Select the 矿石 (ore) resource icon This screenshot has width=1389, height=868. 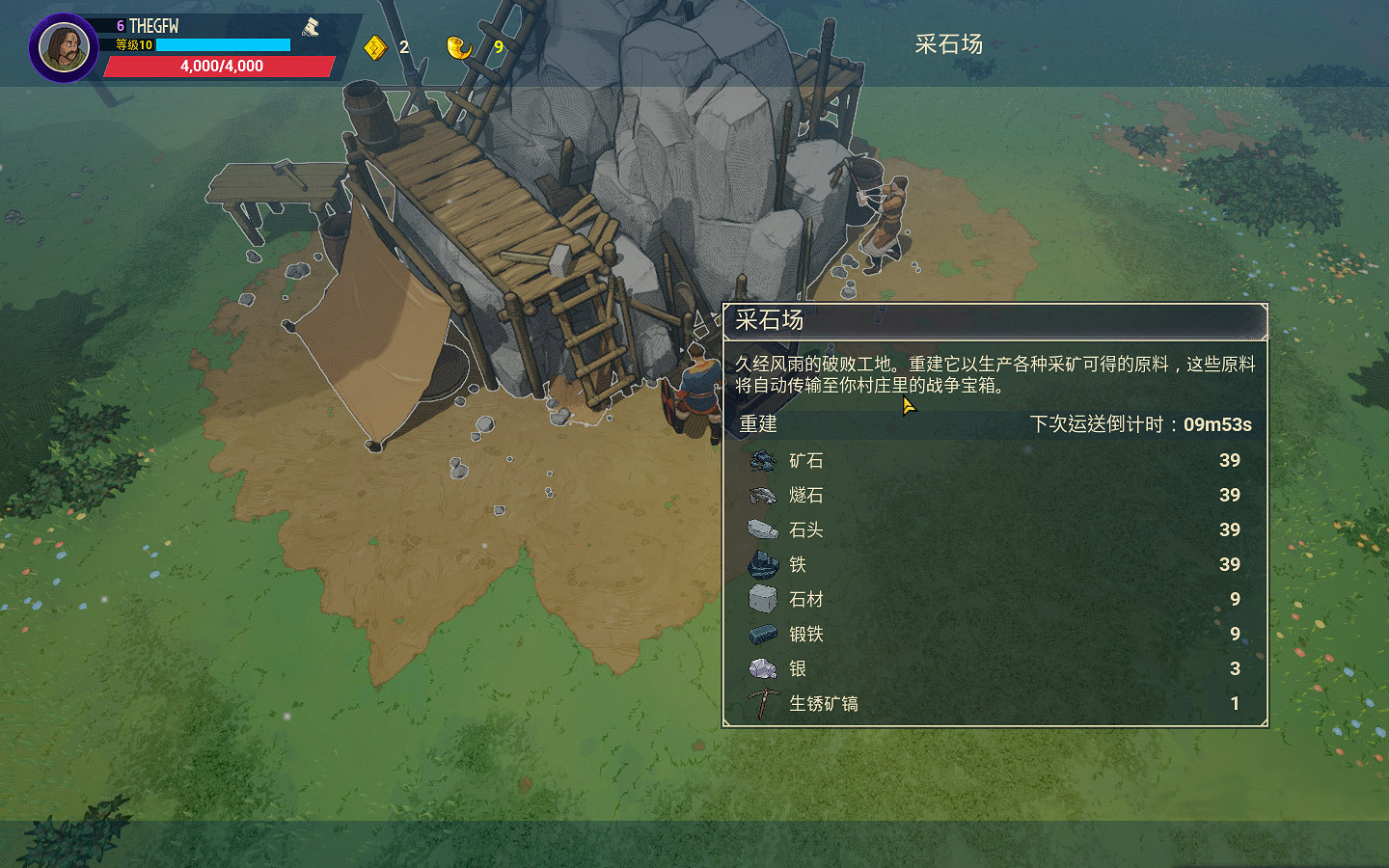coord(761,461)
